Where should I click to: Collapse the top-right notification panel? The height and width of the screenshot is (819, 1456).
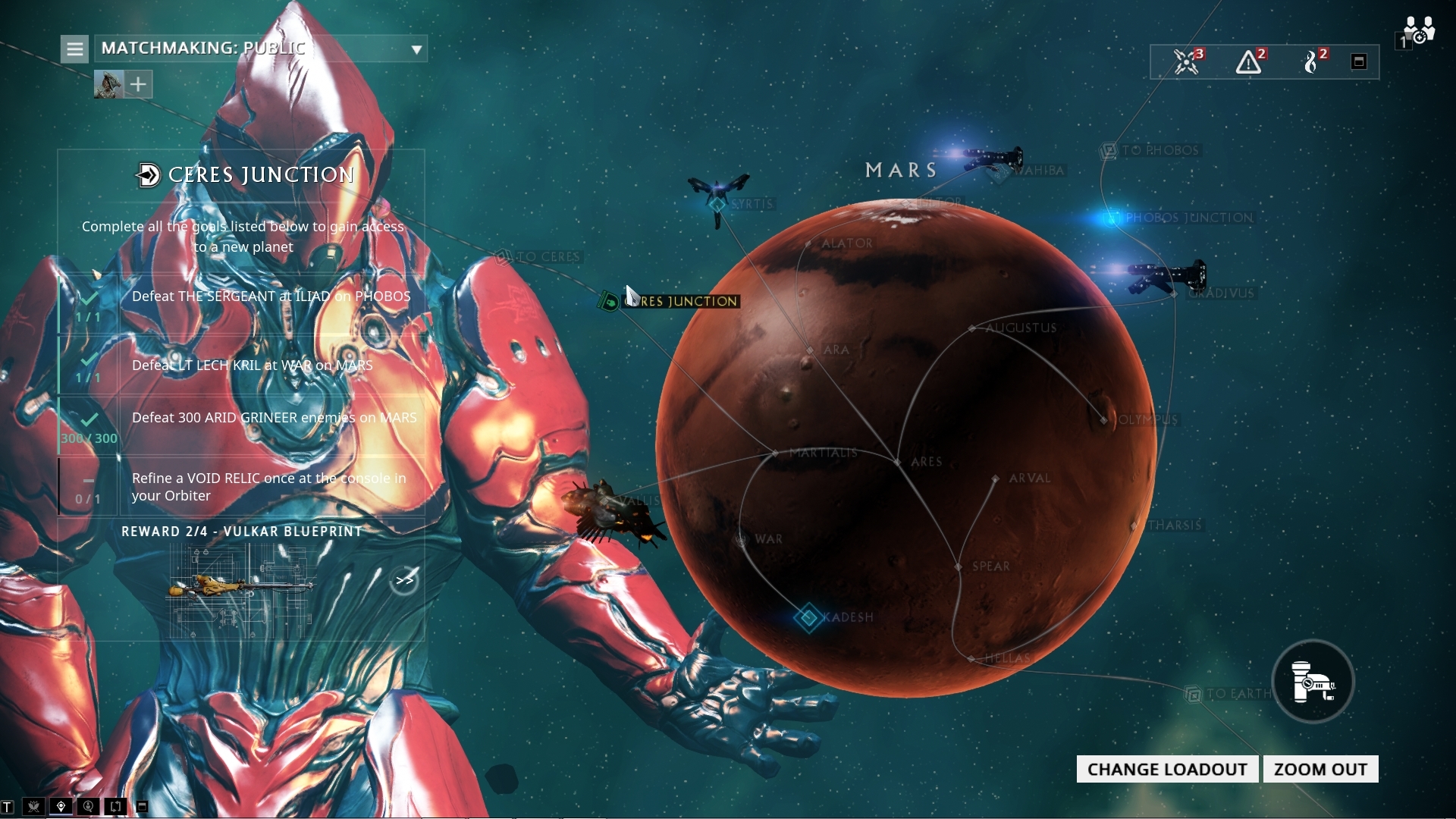1359,61
